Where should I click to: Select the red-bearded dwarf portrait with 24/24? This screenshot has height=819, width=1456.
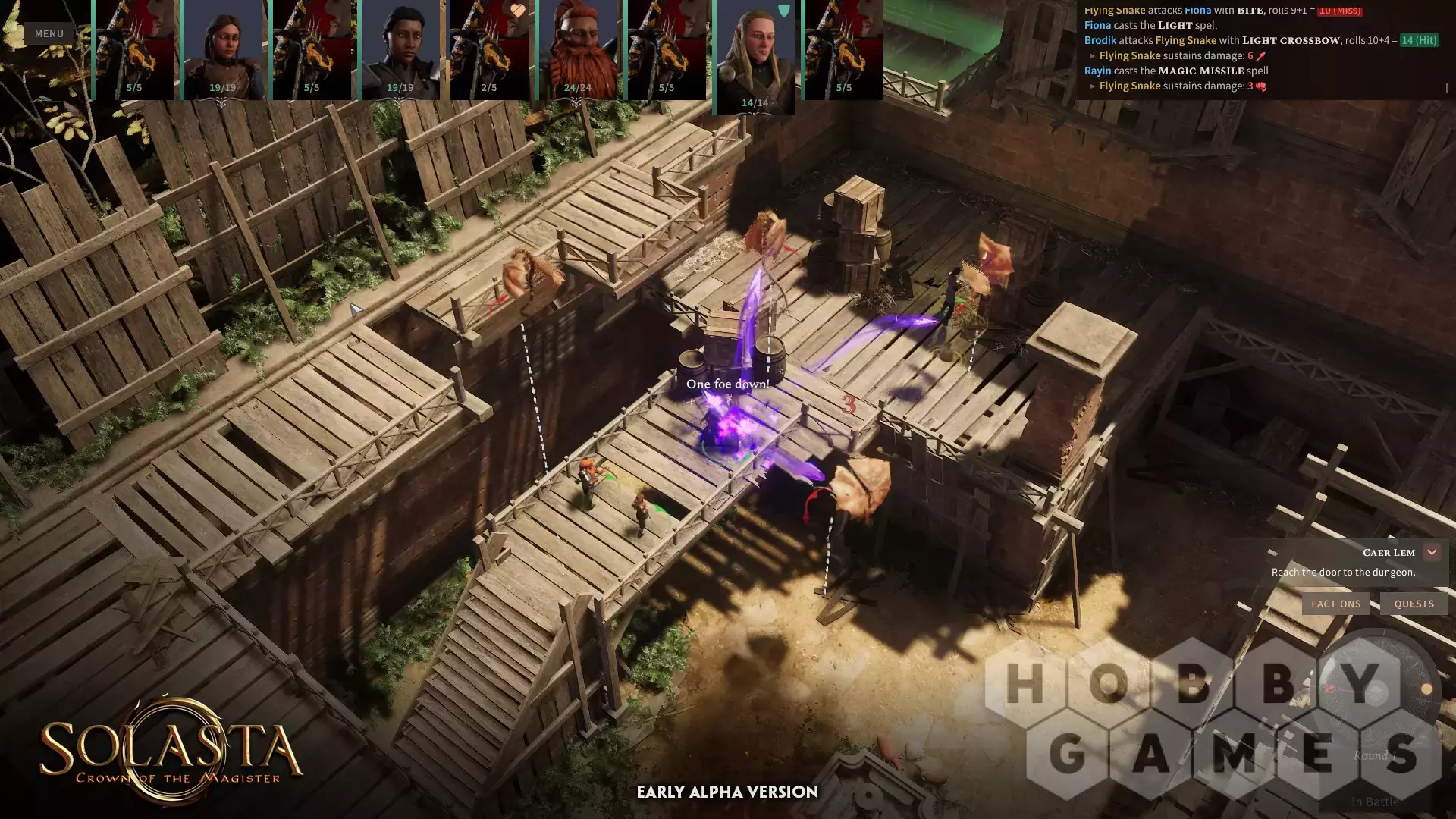[578, 49]
